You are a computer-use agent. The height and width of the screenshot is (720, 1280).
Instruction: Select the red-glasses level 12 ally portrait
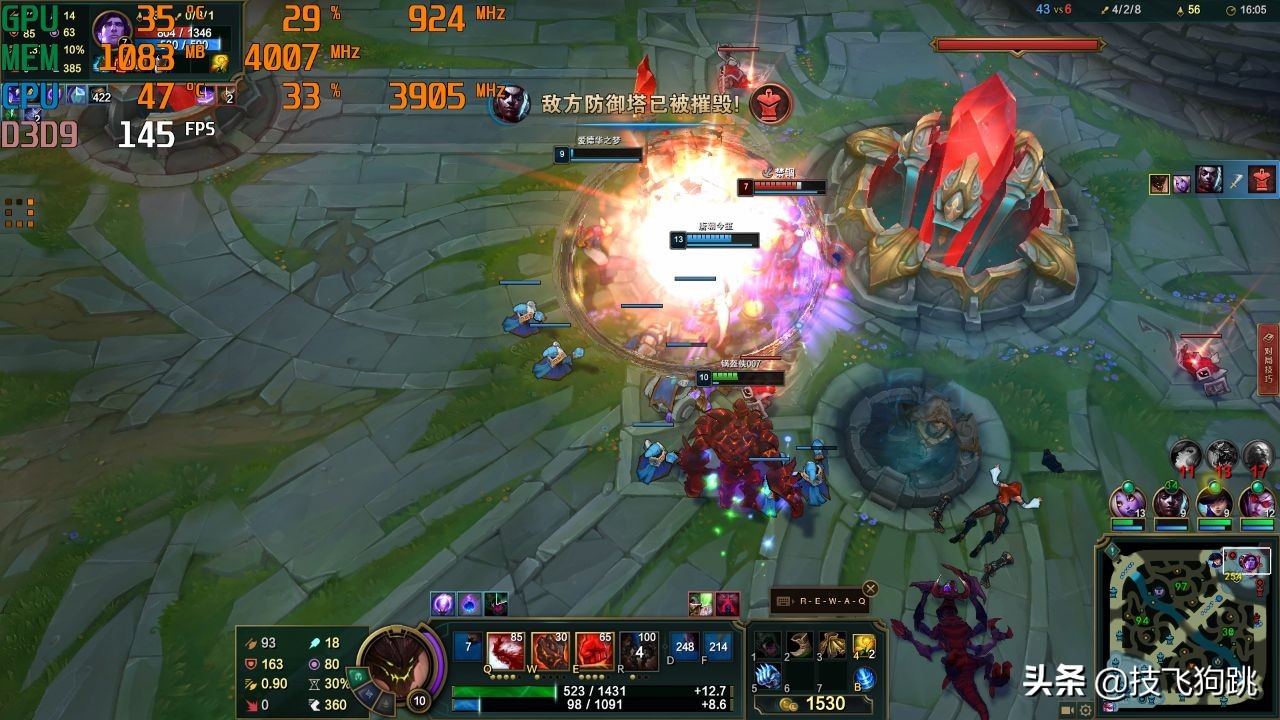click(1257, 501)
